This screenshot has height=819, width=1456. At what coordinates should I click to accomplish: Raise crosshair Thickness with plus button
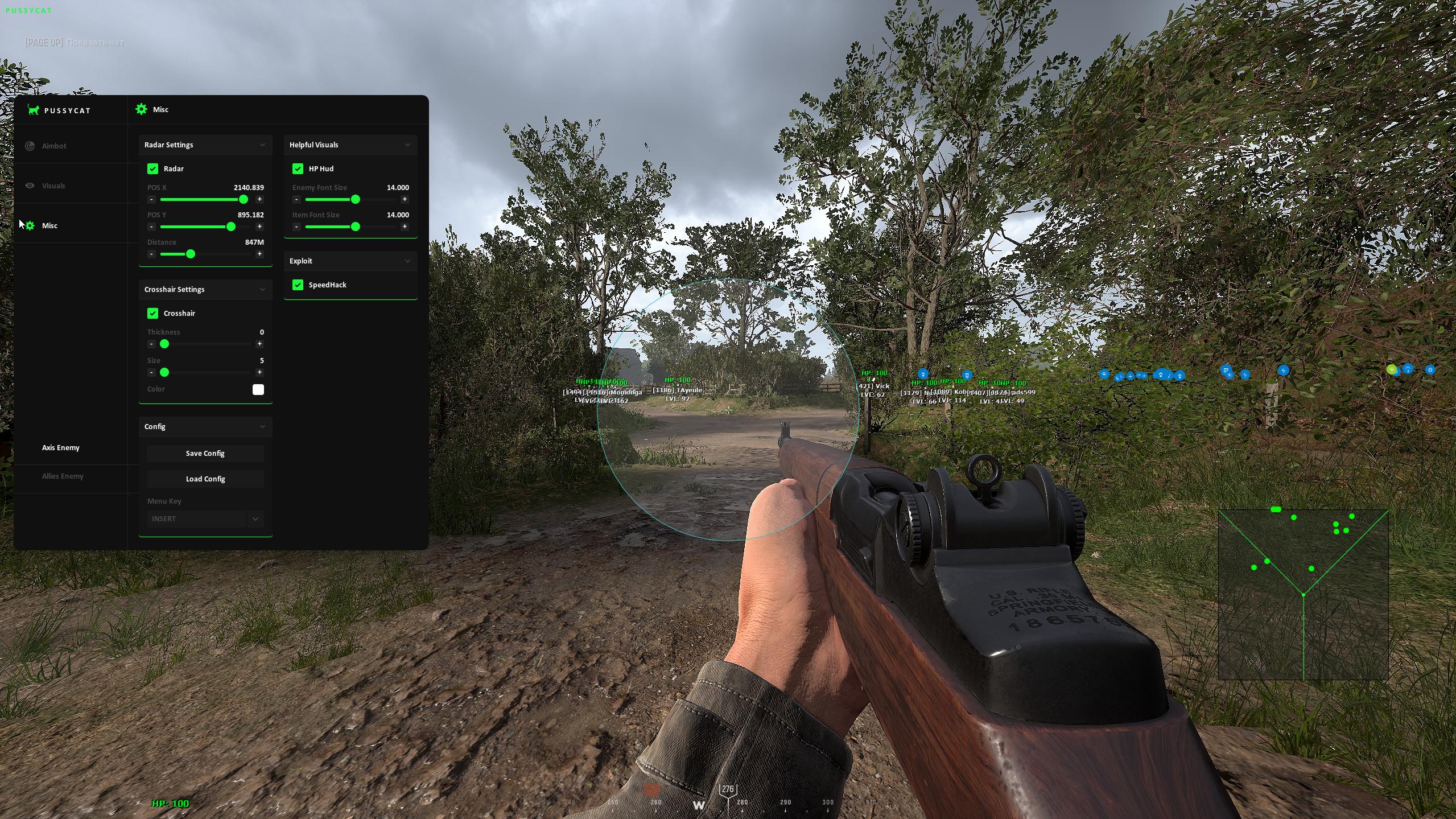coord(259,344)
